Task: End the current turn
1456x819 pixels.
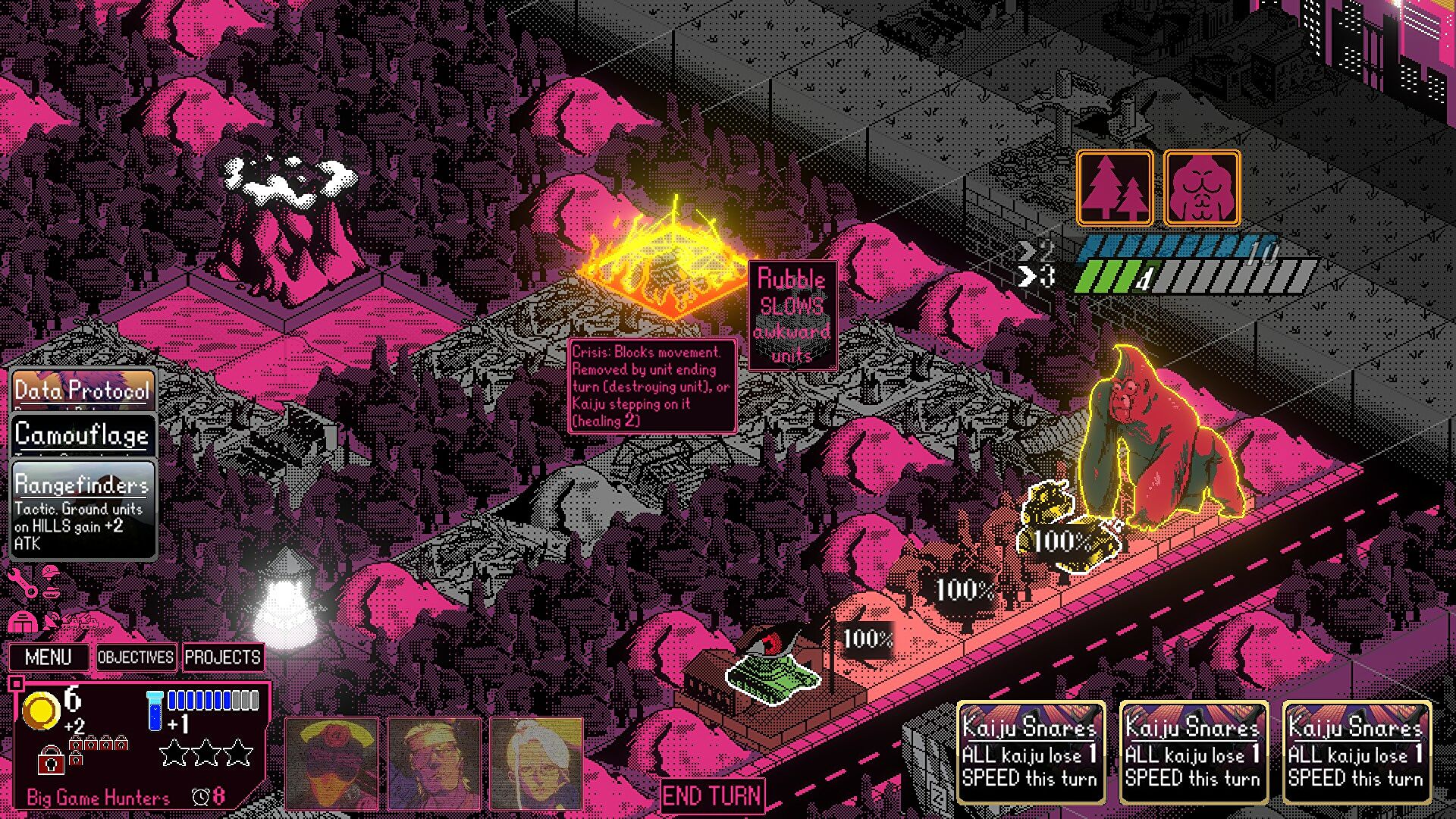Action: tap(711, 796)
